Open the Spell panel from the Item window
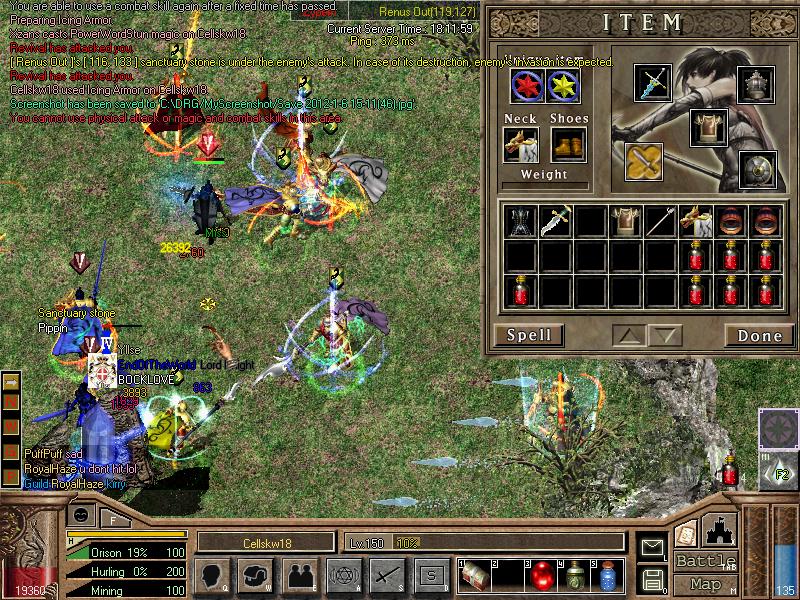 click(x=528, y=335)
